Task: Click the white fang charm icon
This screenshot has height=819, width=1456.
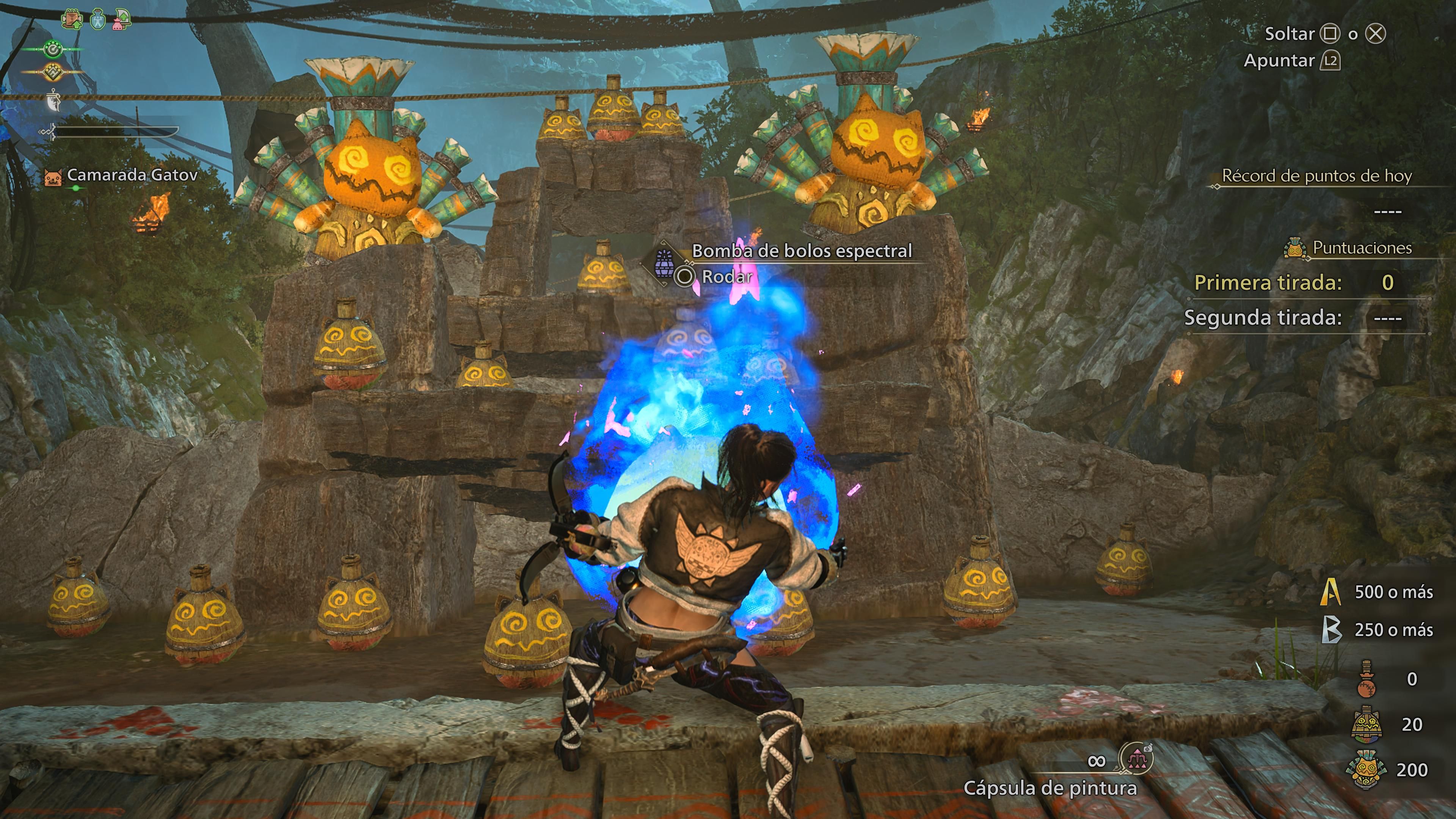Action: (53, 100)
